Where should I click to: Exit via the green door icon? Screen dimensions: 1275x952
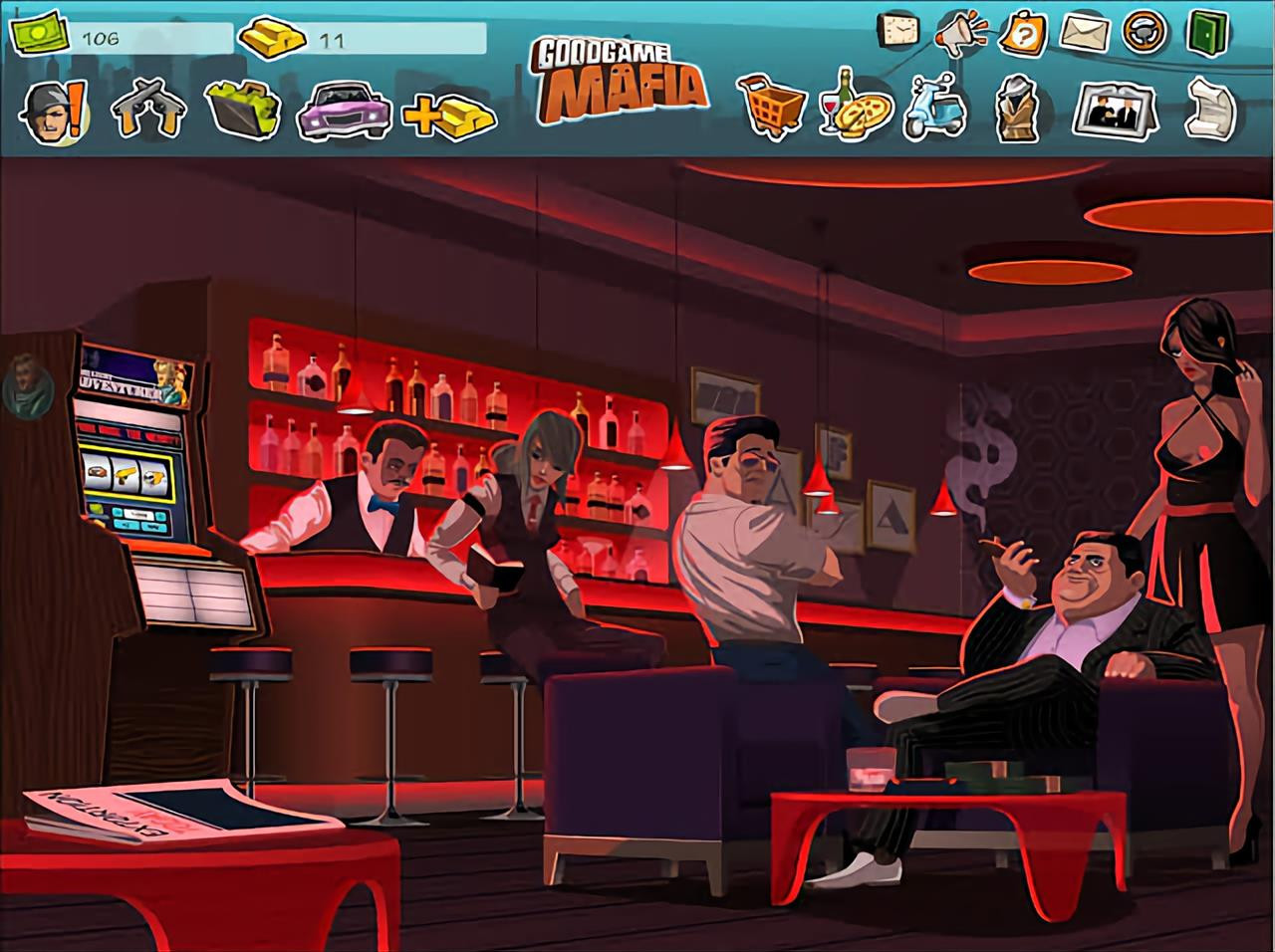(x=1207, y=32)
